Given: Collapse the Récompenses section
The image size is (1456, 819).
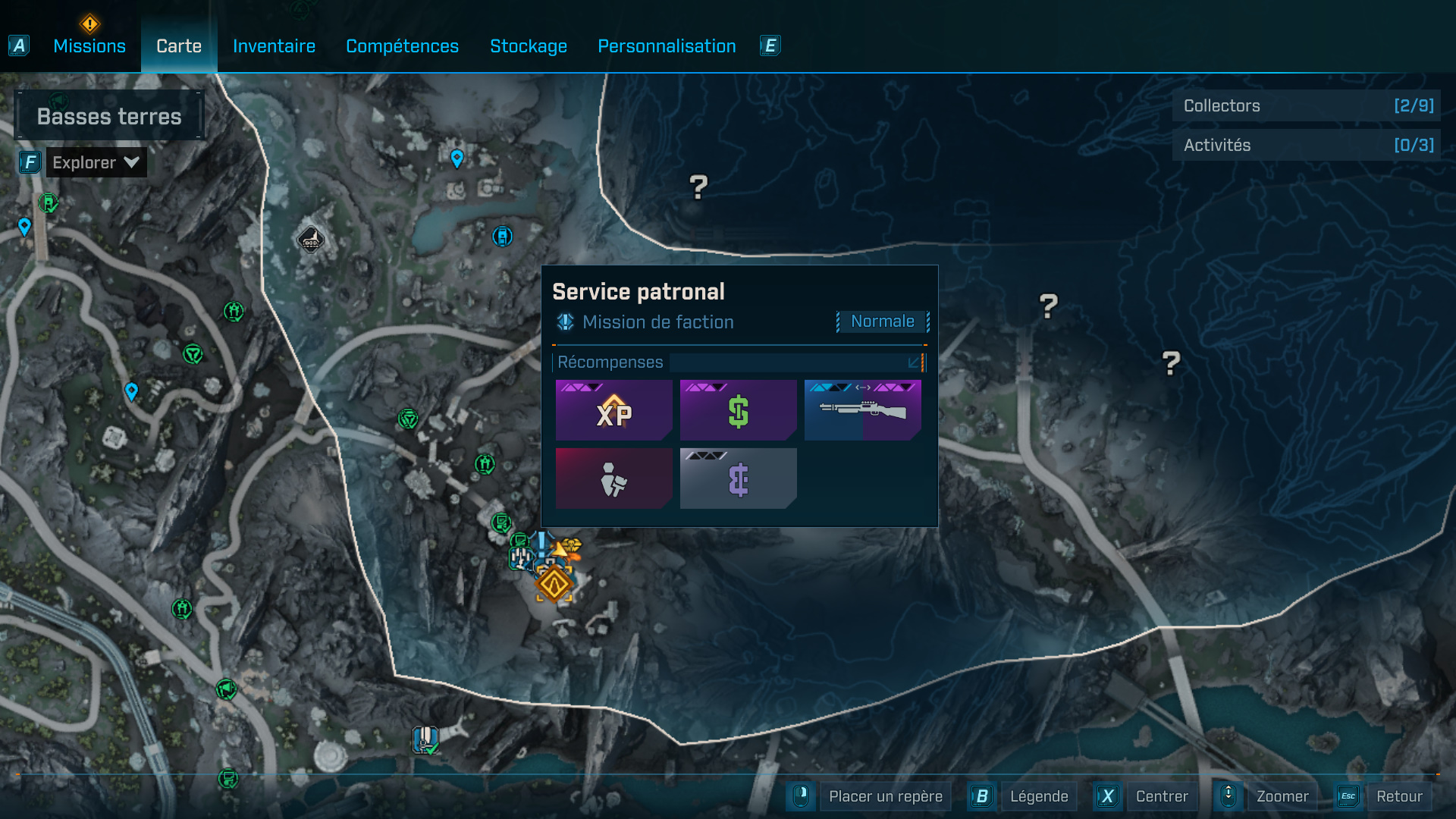Looking at the screenshot, I should click(915, 362).
